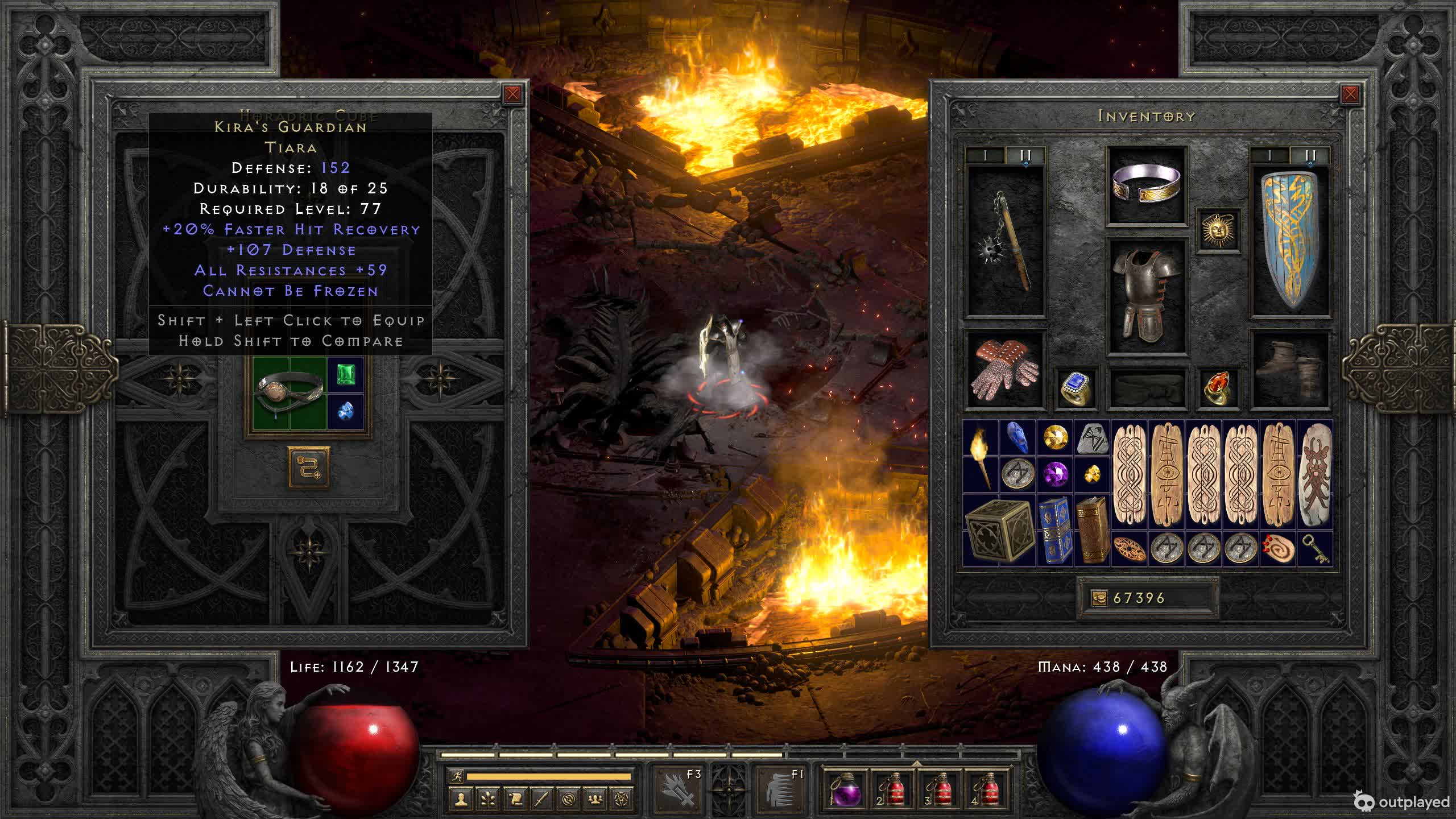Image resolution: width=1456 pixels, height=819 pixels.
Task: Select the equipped flail weapon slot
Action: tap(1006, 242)
